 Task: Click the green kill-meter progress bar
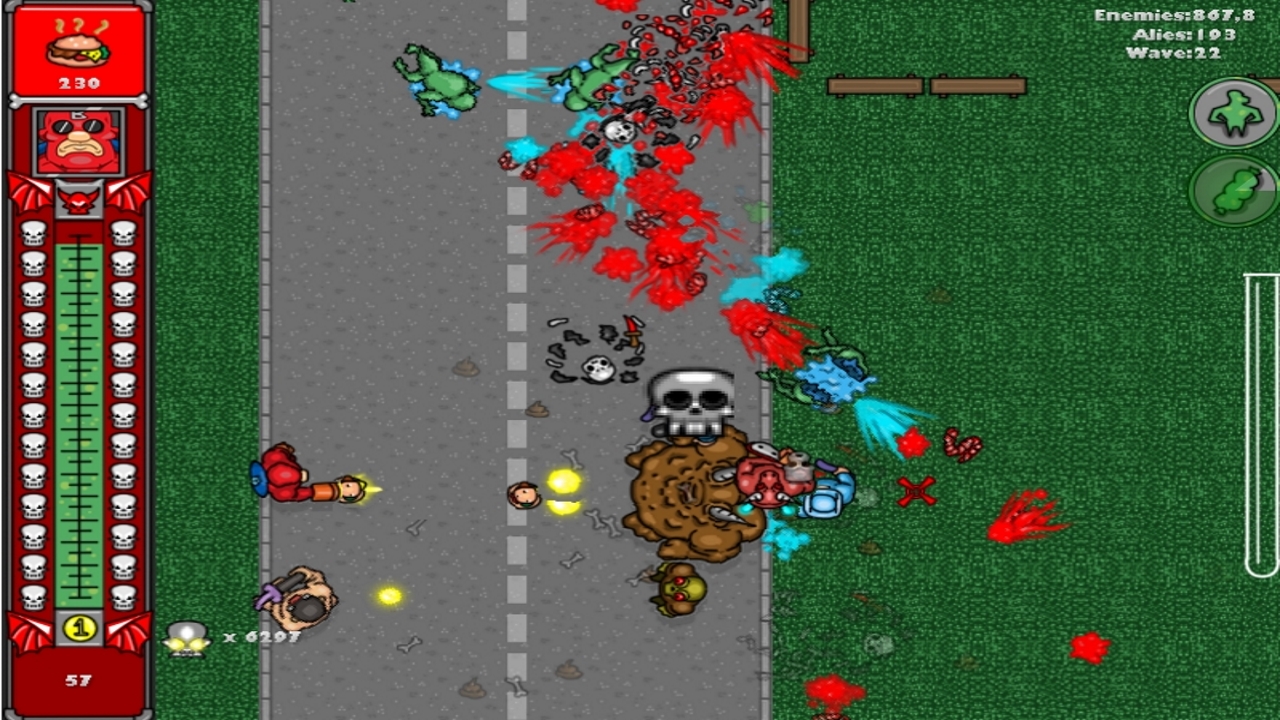click(77, 420)
